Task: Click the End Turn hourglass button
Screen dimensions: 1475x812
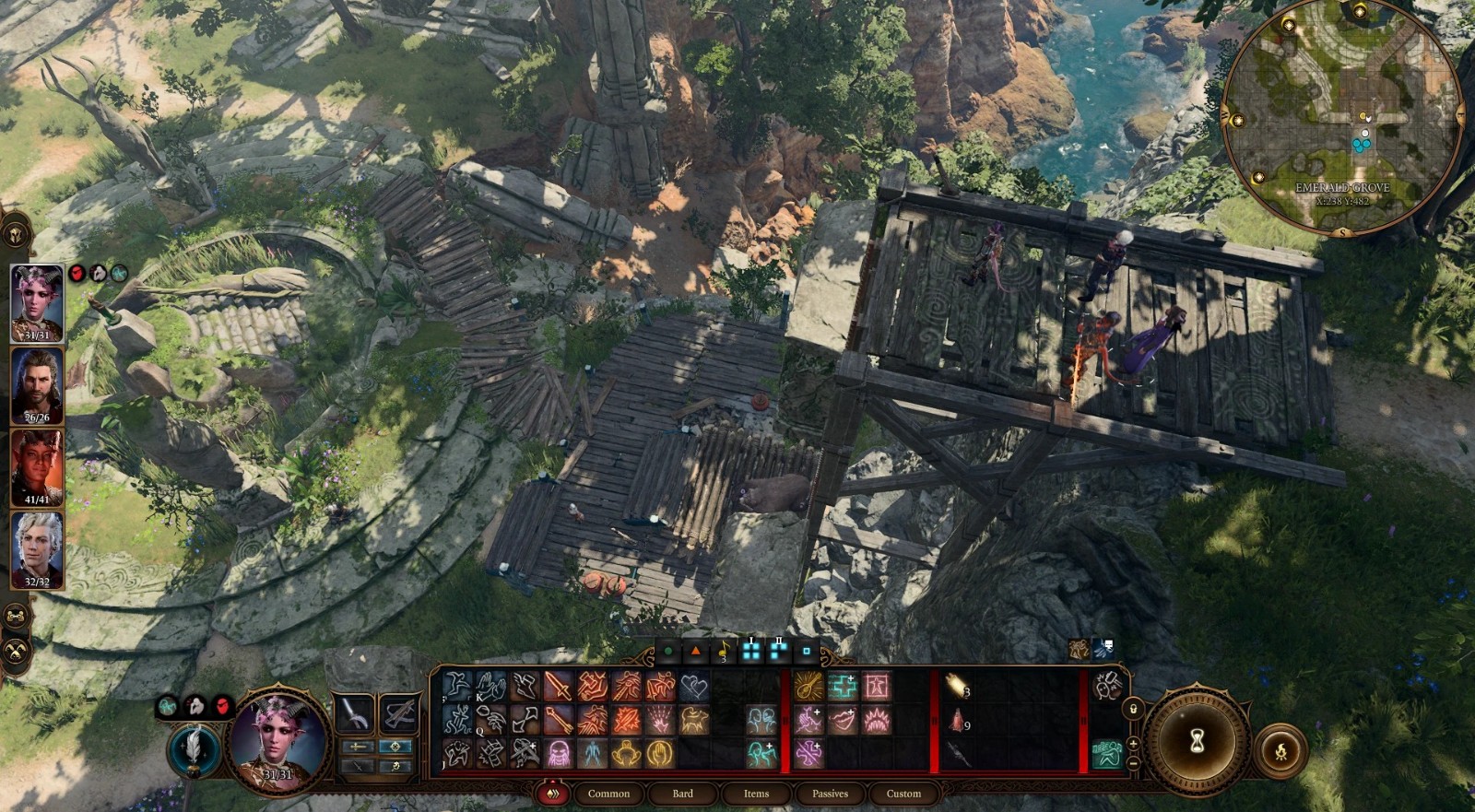Action: tap(1197, 740)
